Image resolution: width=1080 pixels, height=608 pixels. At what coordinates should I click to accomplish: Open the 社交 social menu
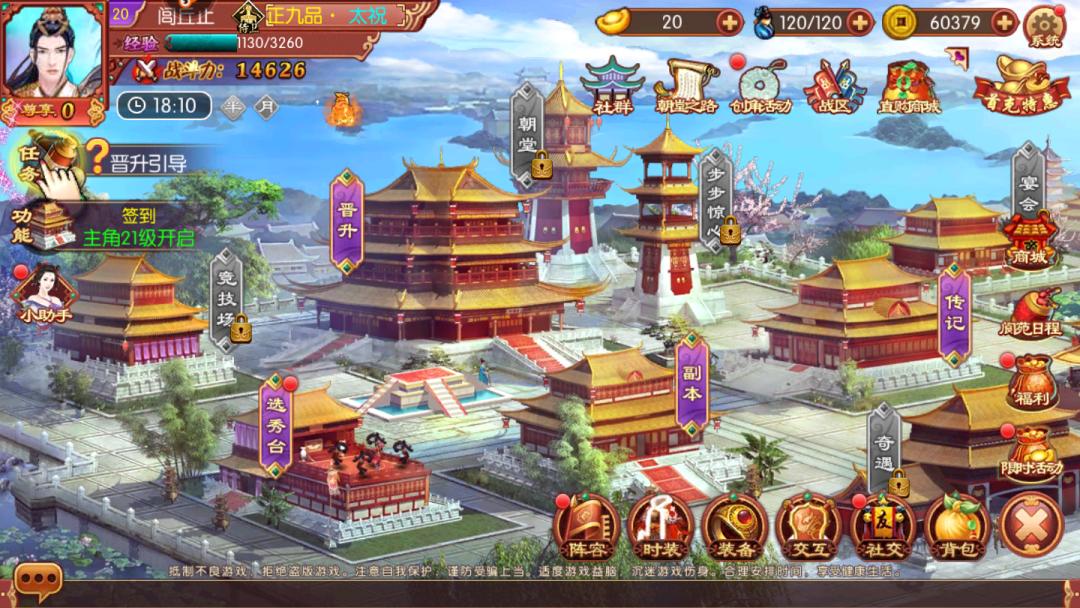click(882, 526)
